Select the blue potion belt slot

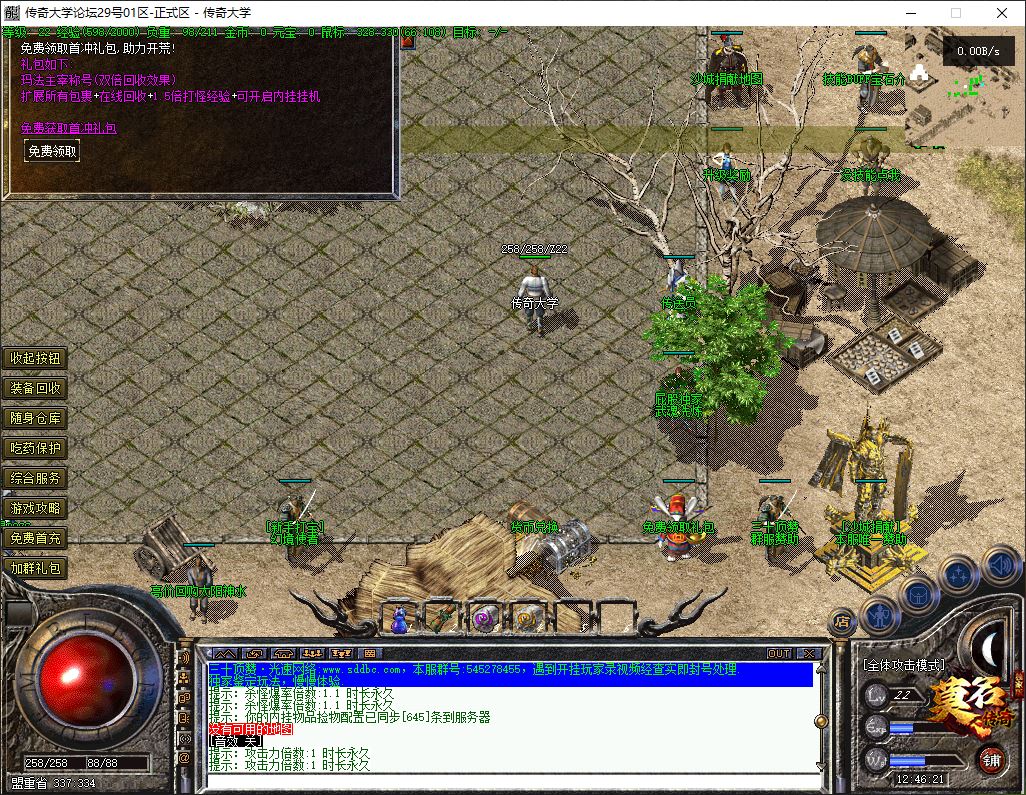pyautogui.click(x=400, y=619)
